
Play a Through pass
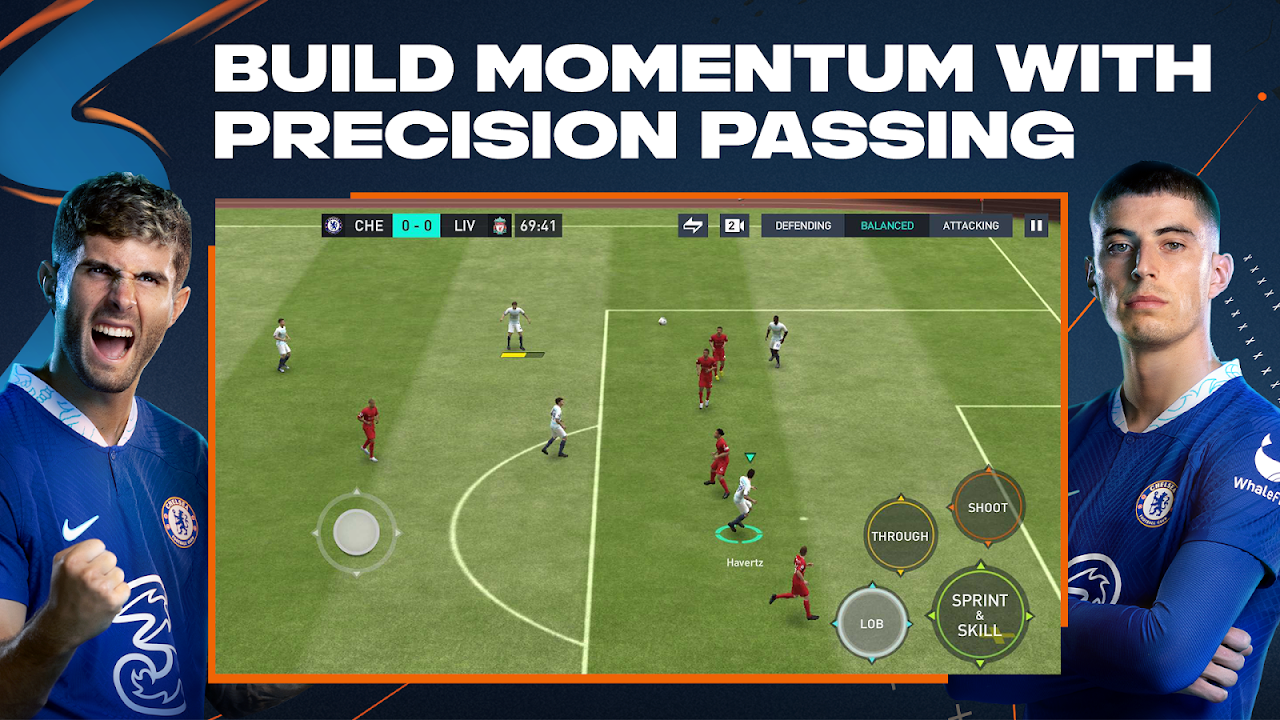click(900, 536)
